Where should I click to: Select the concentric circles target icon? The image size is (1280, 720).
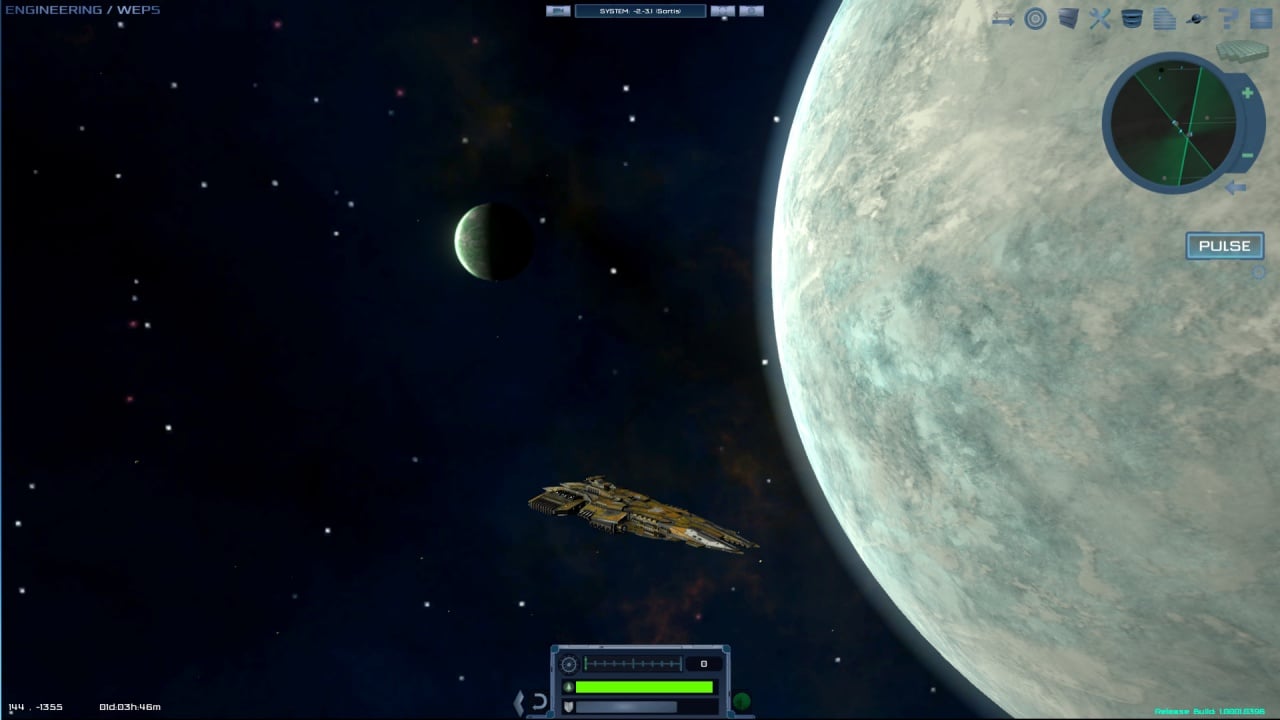pos(1035,19)
